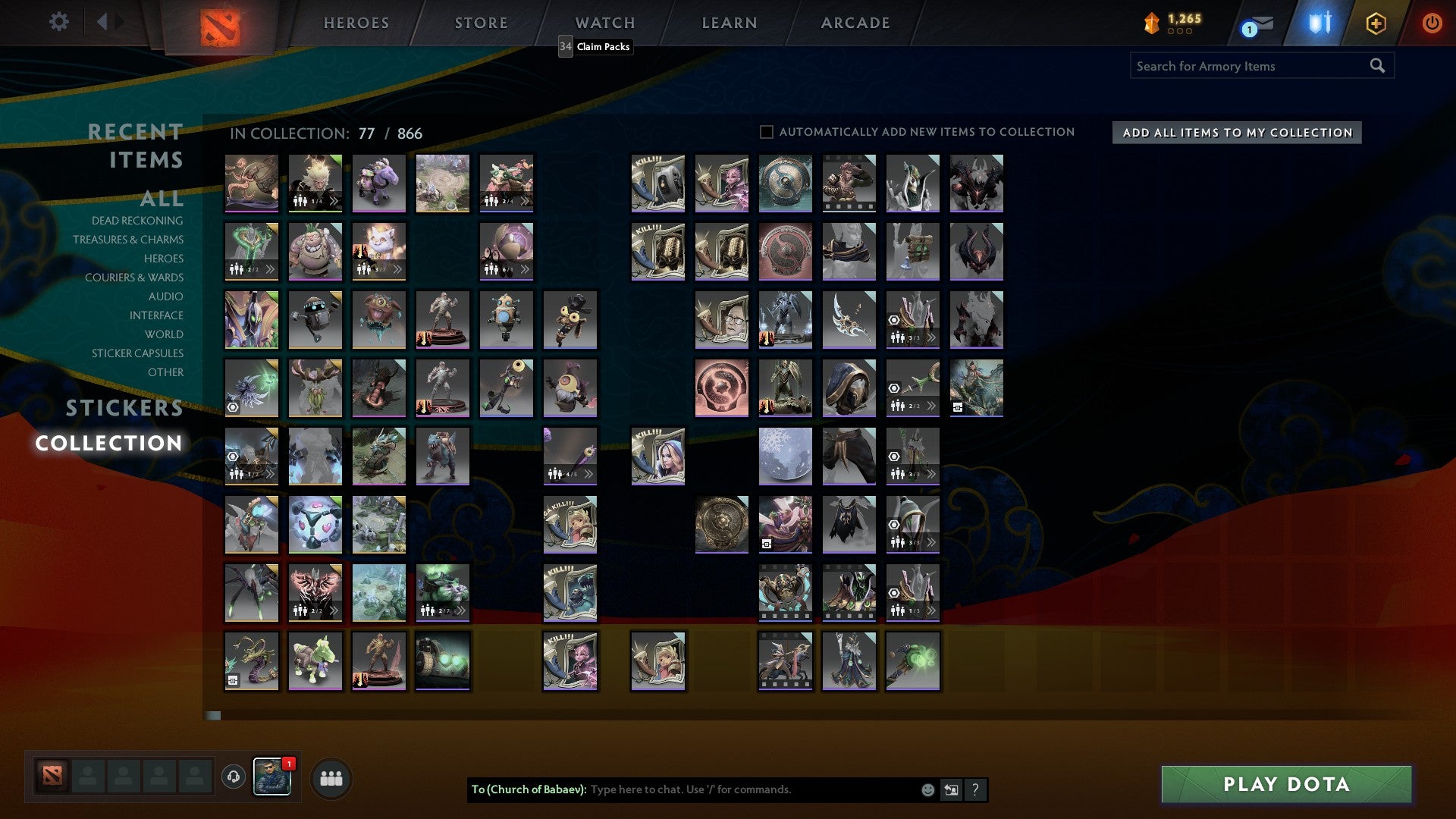This screenshot has height=819, width=1456.
Task: Expand the courier bundle marked 1/2
Action: pos(271,473)
